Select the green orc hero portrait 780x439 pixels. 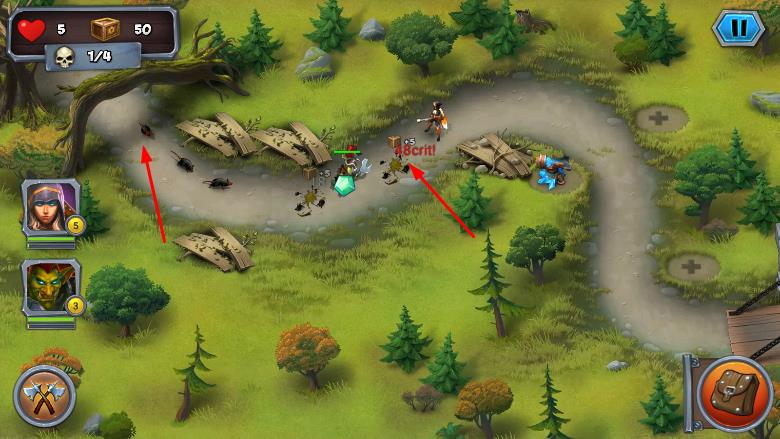coord(50,288)
